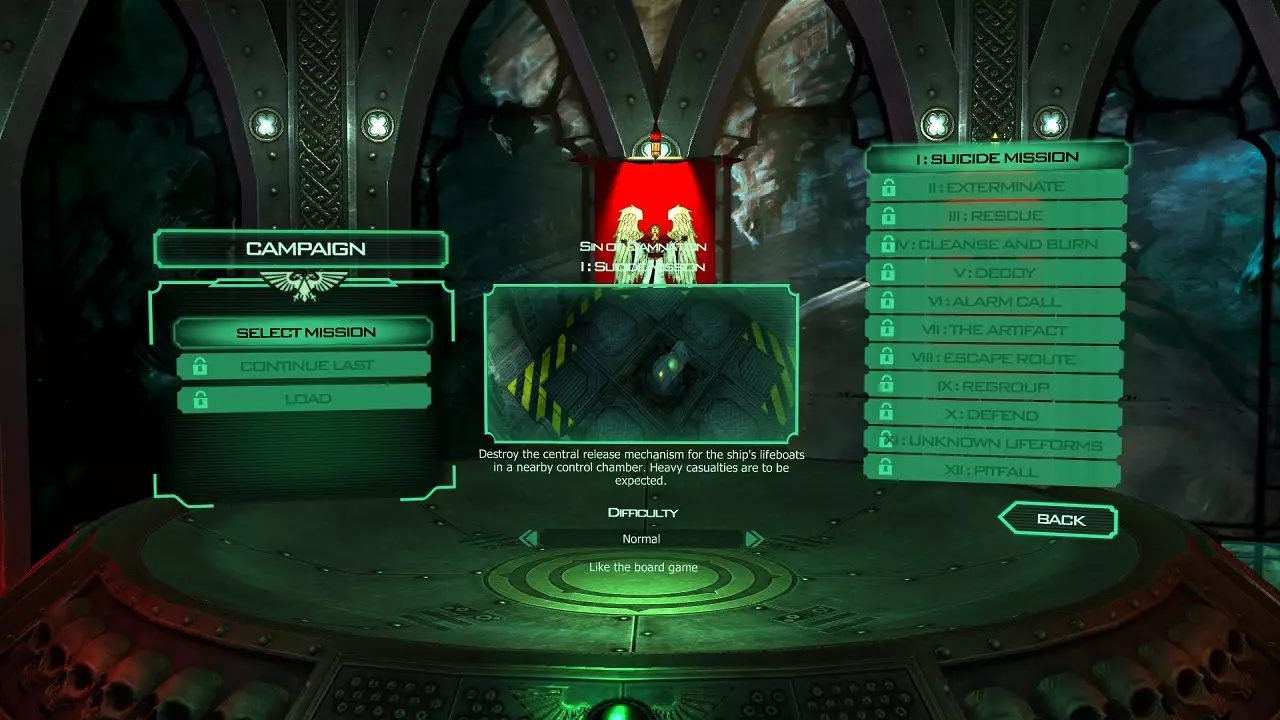
Task: Select mission X: Defend
Action: pos(997,415)
